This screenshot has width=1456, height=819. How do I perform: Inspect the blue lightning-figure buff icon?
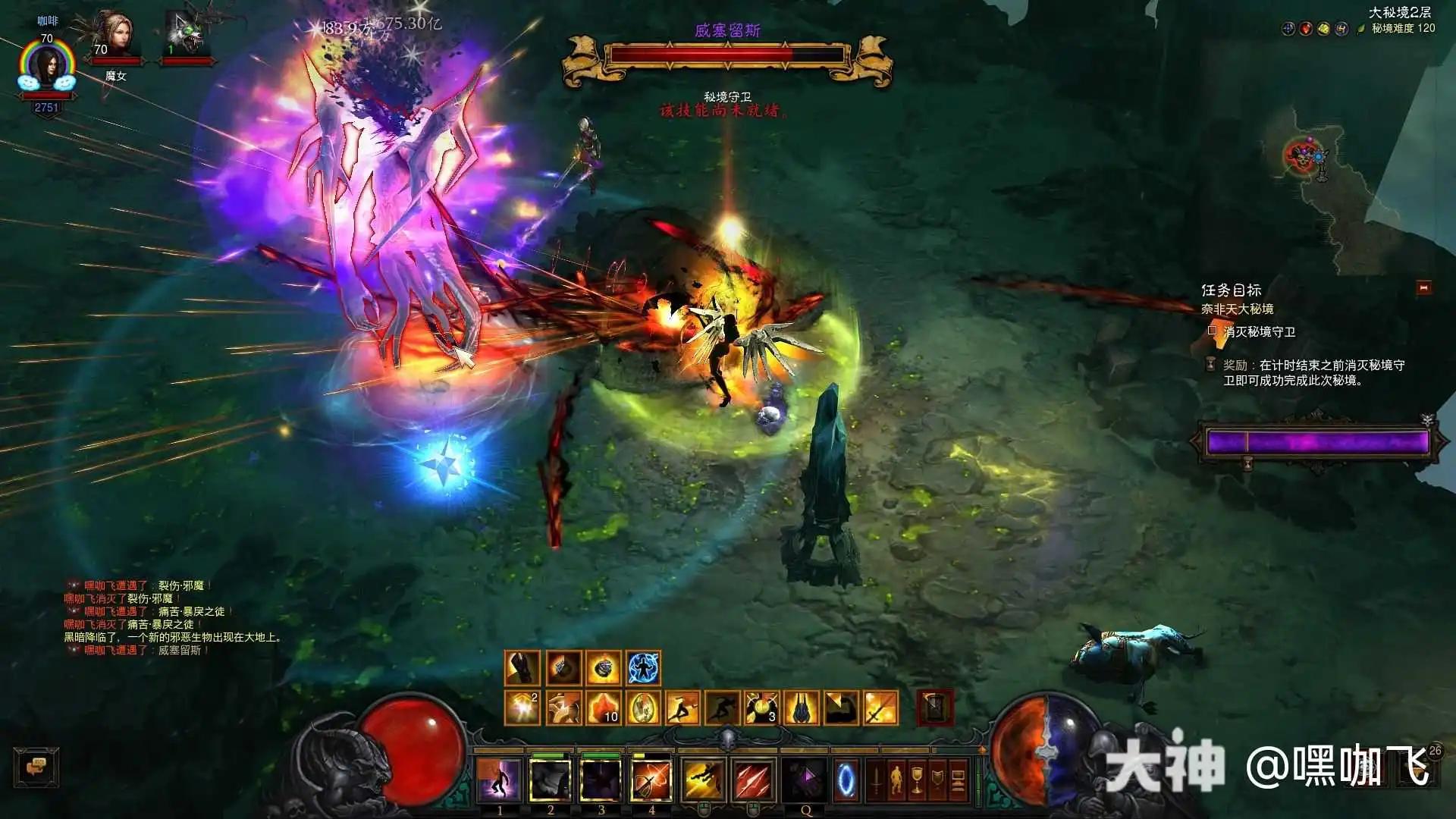[x=644, y=668]
